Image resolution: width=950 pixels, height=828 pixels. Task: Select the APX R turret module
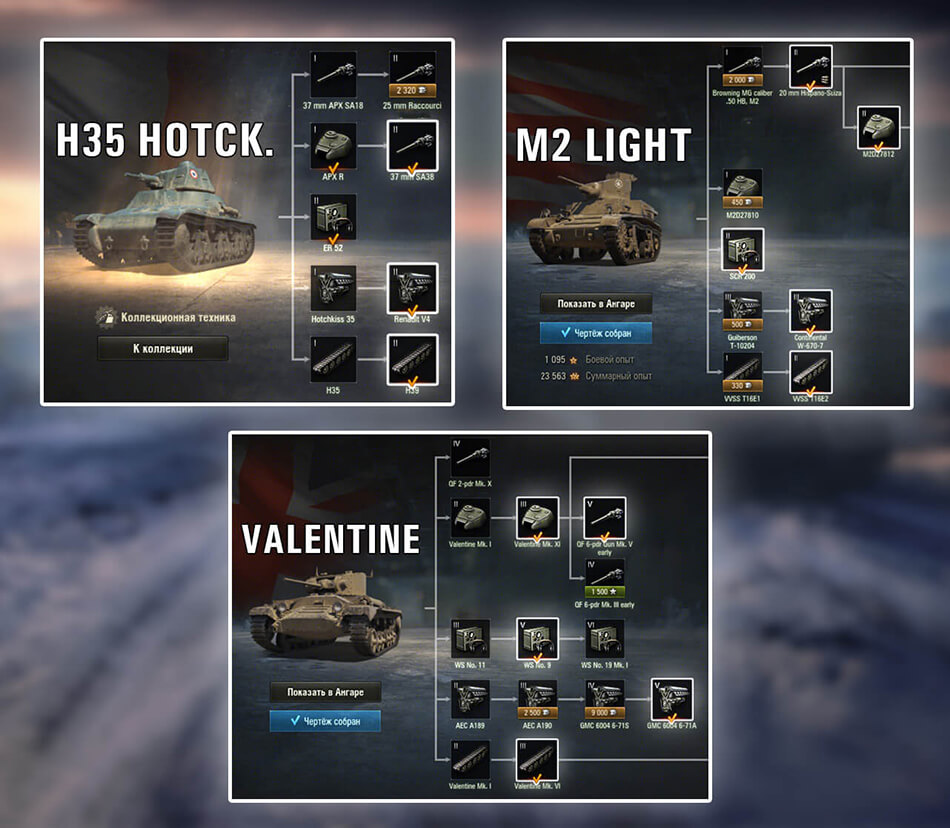point(334,146)
